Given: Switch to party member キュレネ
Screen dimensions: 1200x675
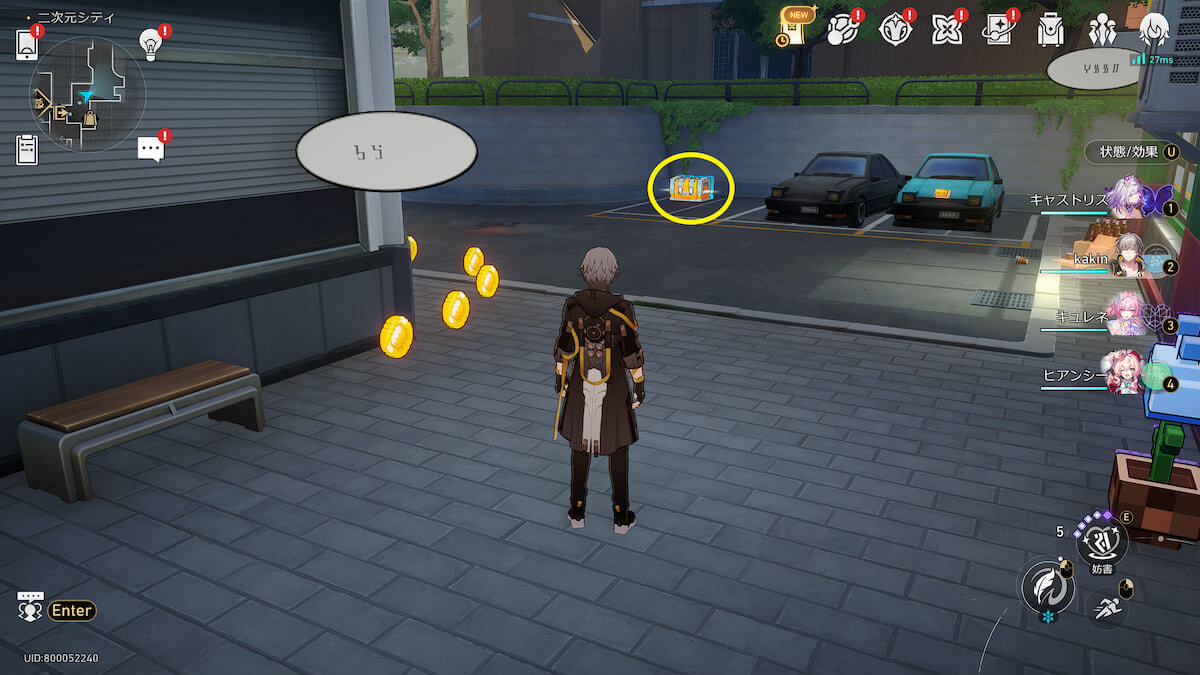Looking at the screenshot, I should [x=1127, y=315].
